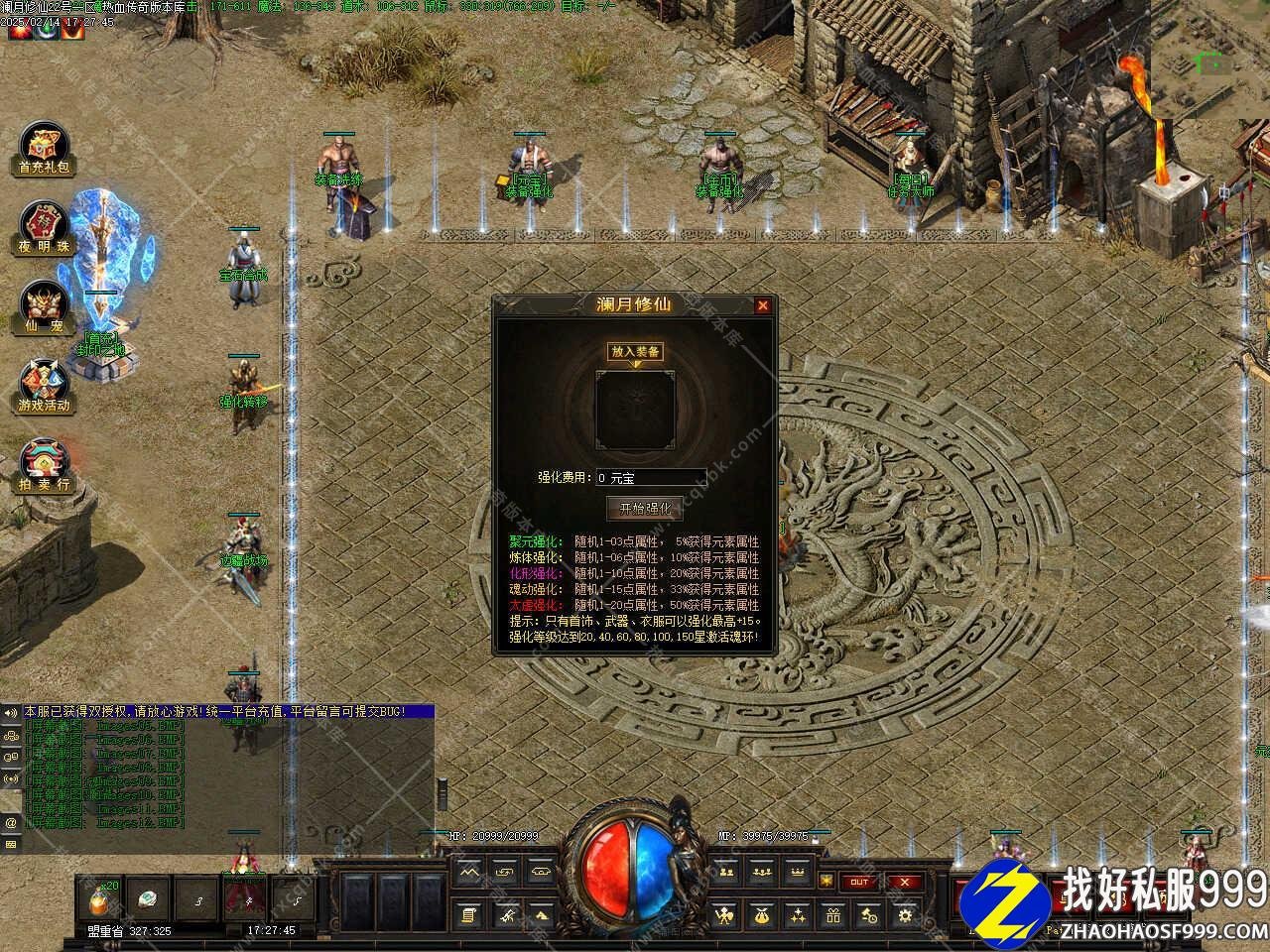
Task: Open the gift box icon on bottom bar
Action: [833, 914]
